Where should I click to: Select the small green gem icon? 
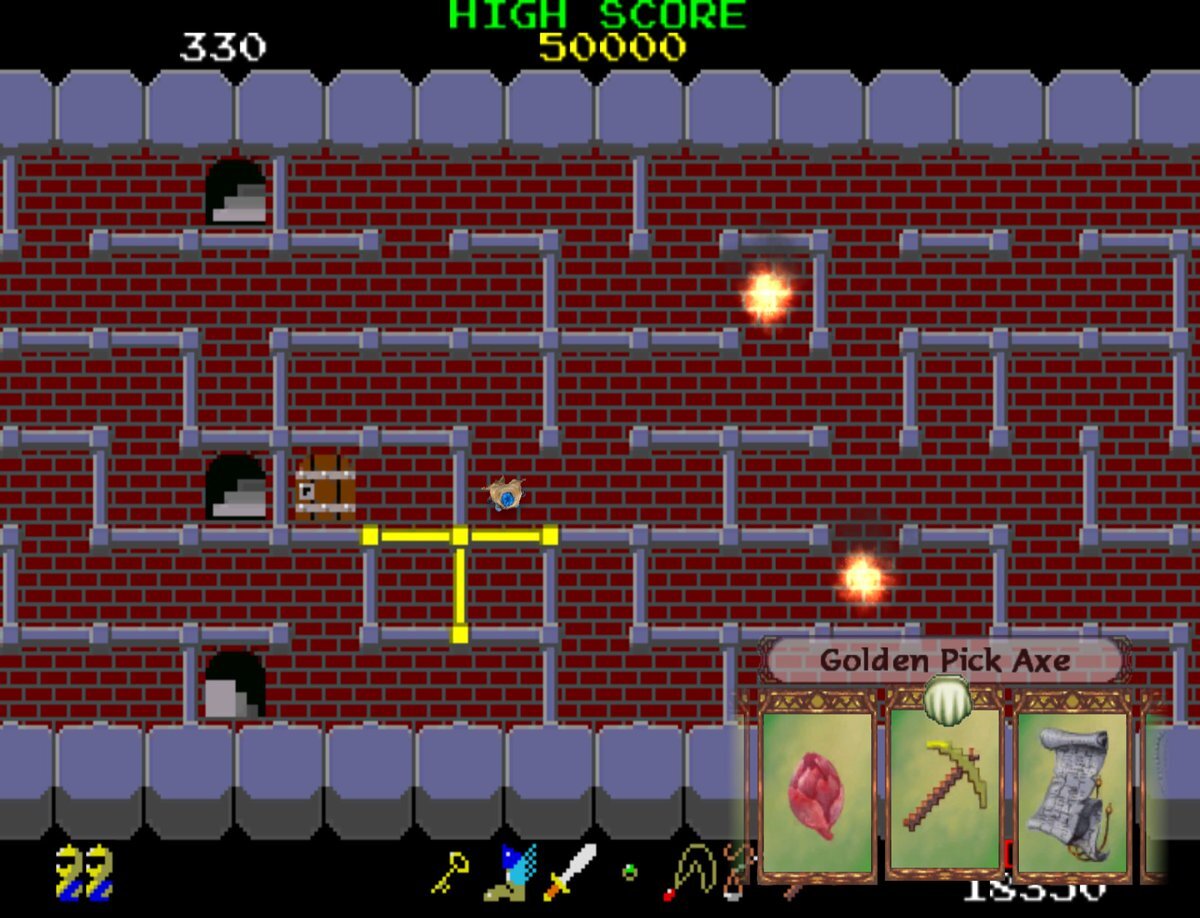pyautogui.click(x=629, y=872)
